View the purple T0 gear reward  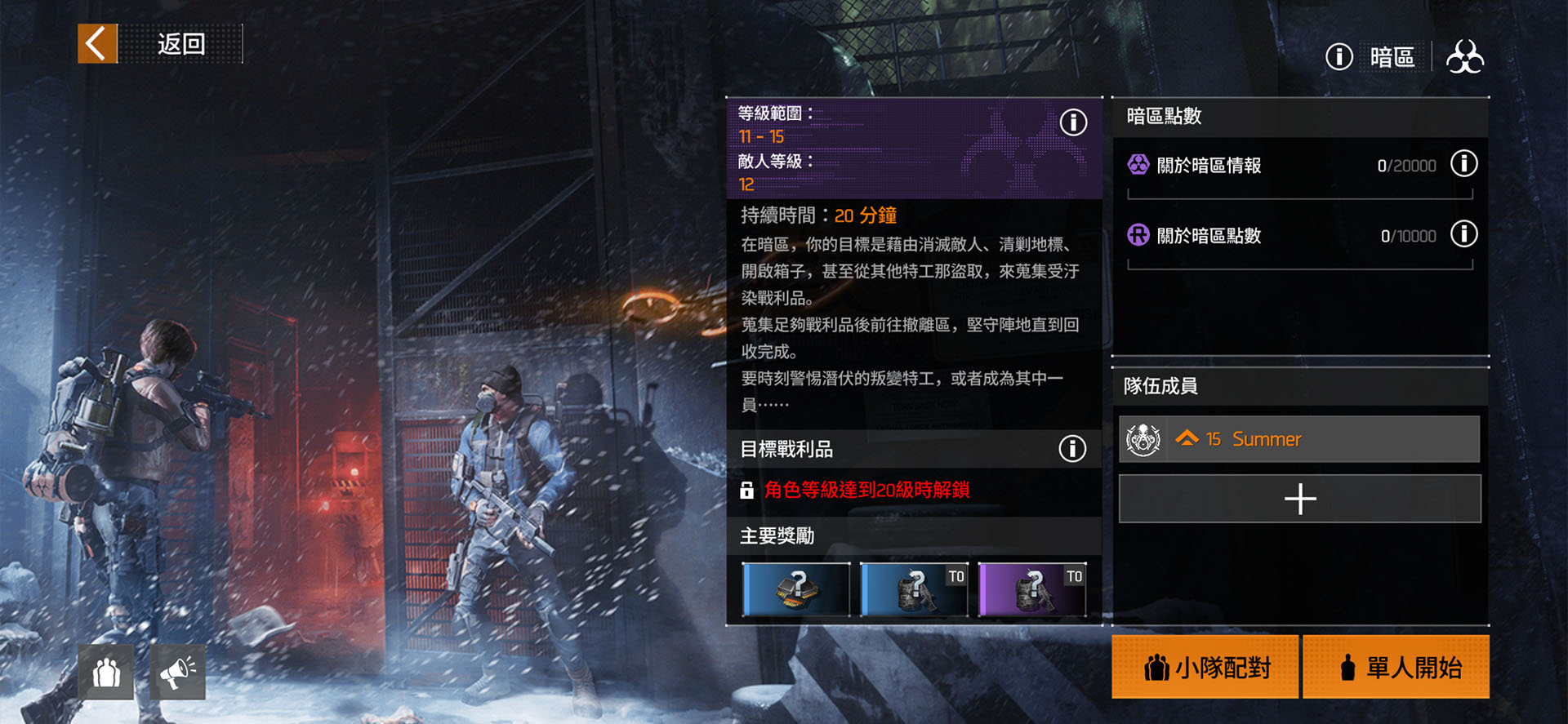pos(1032,589)
